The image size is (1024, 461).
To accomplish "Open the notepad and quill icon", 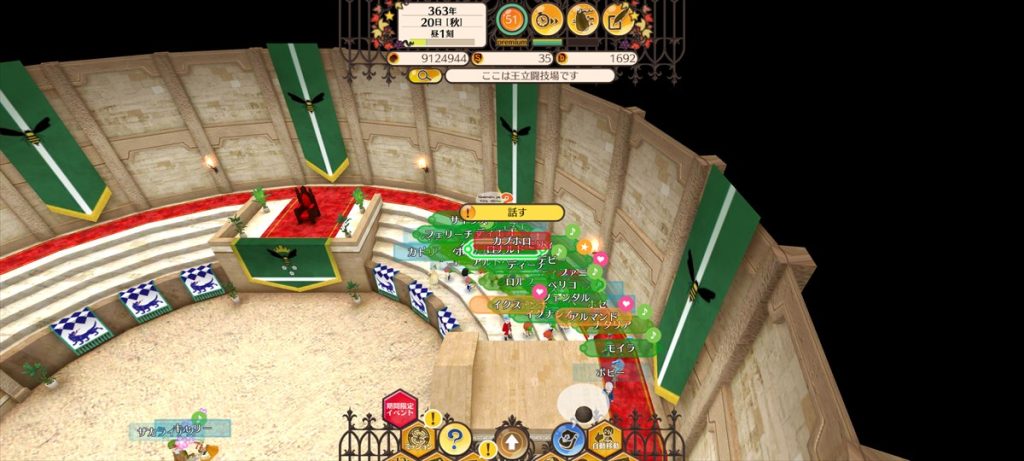I will 619,18.
